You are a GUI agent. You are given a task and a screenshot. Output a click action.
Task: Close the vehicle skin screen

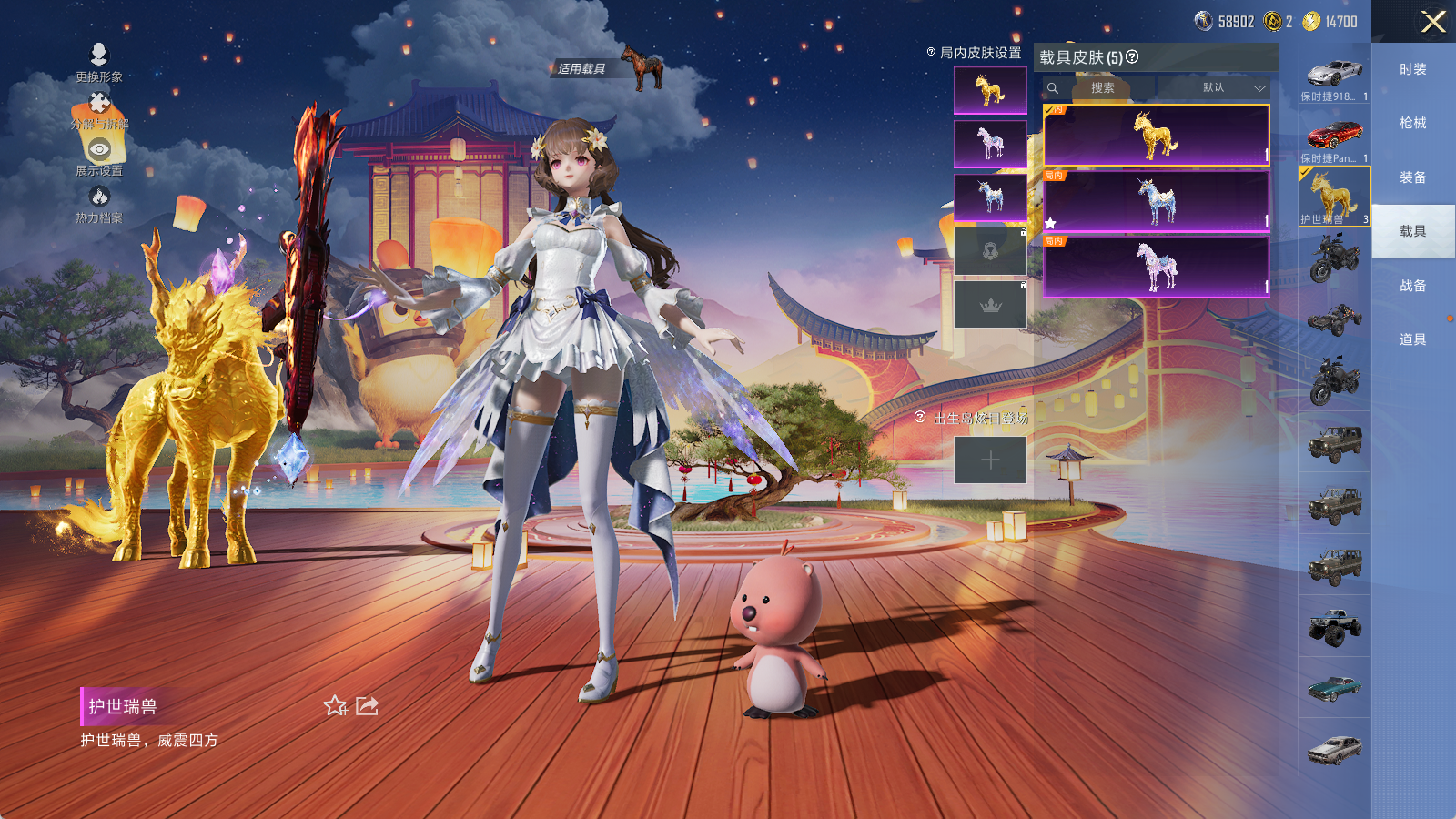coord(1432,22)
